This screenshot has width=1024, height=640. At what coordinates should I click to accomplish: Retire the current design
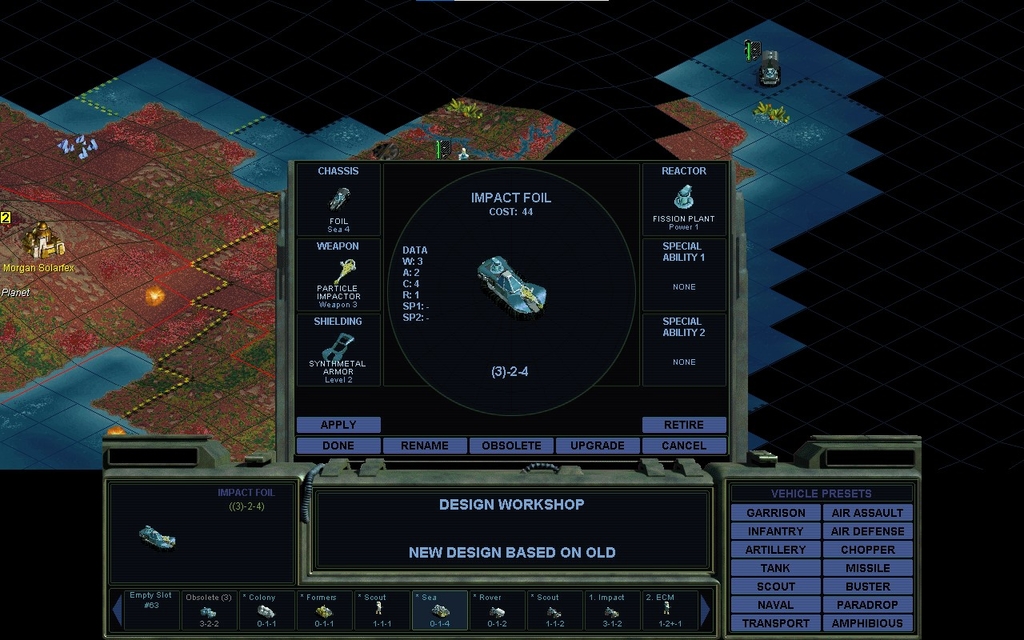point(684,425)
